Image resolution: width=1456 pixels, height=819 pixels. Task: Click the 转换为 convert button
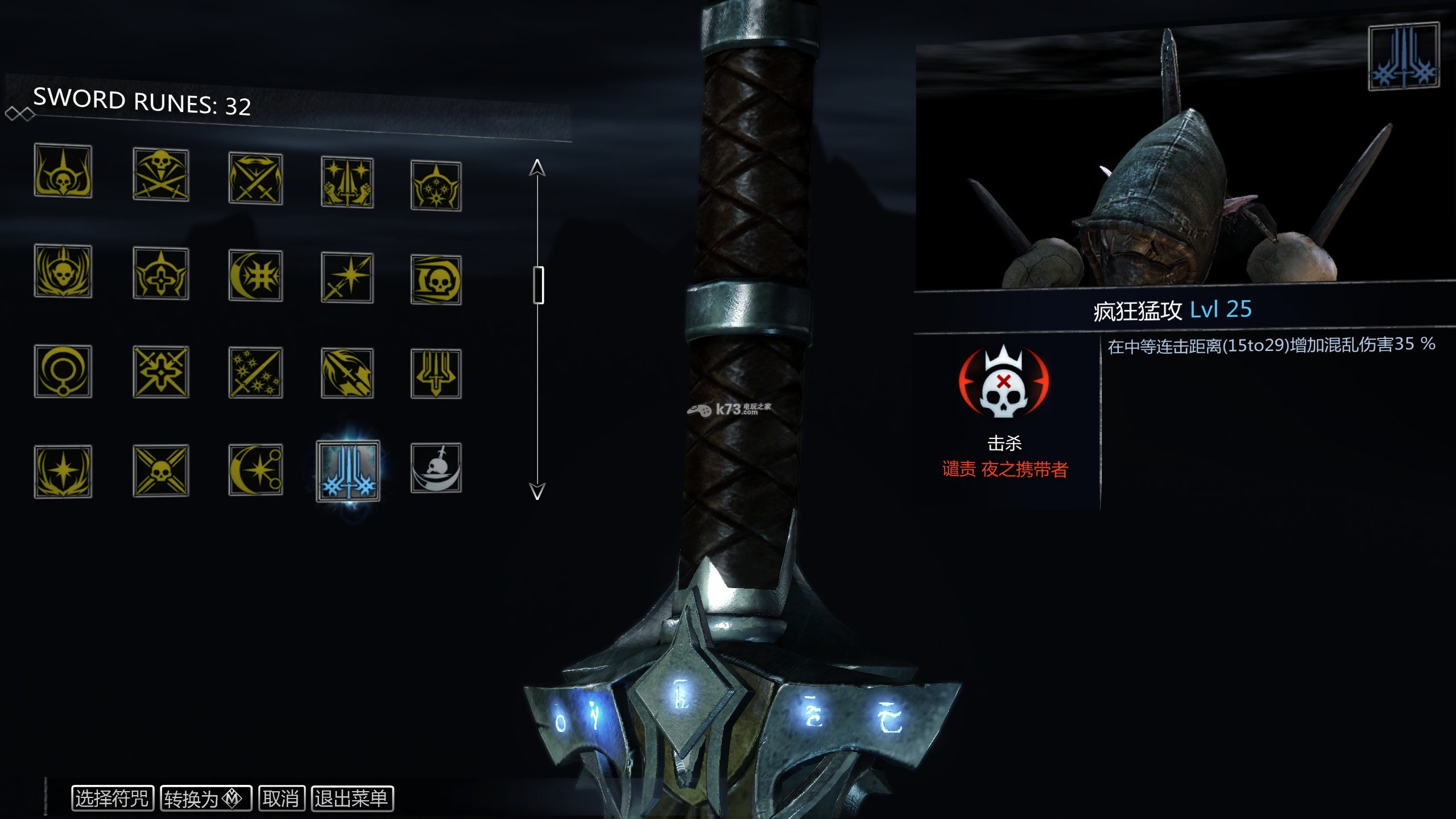(x=206, y=799)
